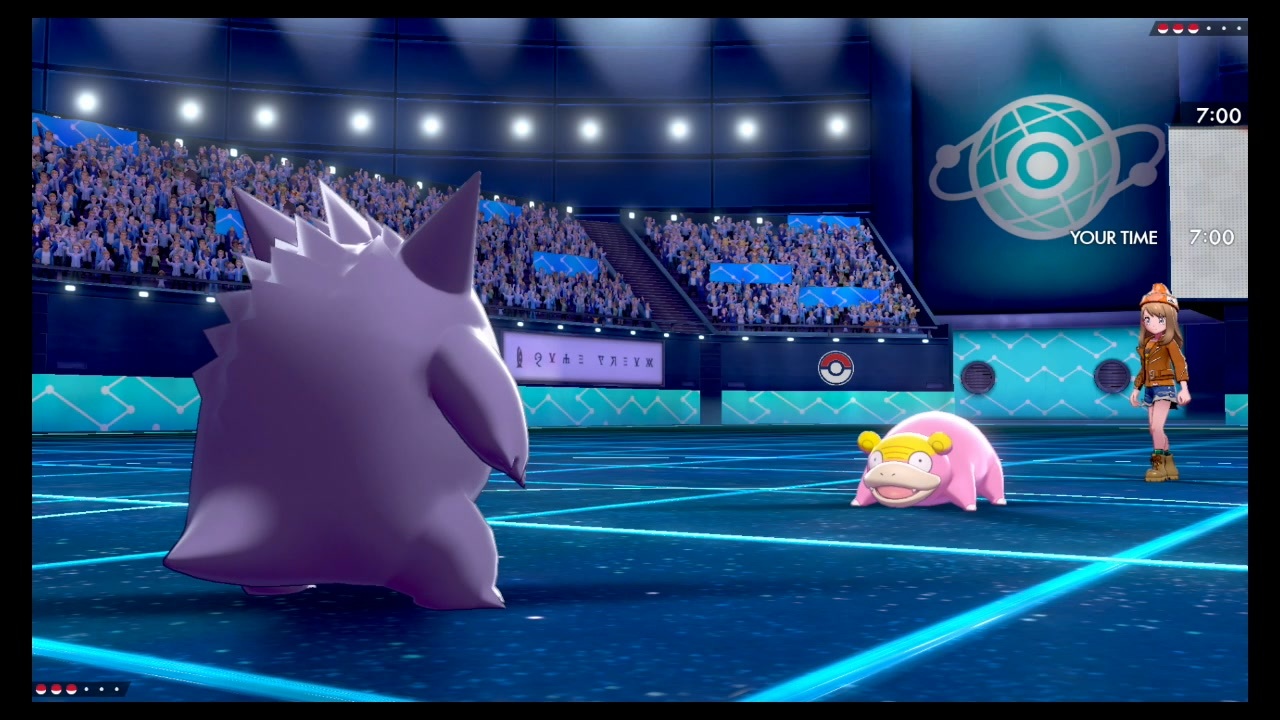
Task: Click the last empty slot dot in opponent's party bar
Action: click(1238, 28)
